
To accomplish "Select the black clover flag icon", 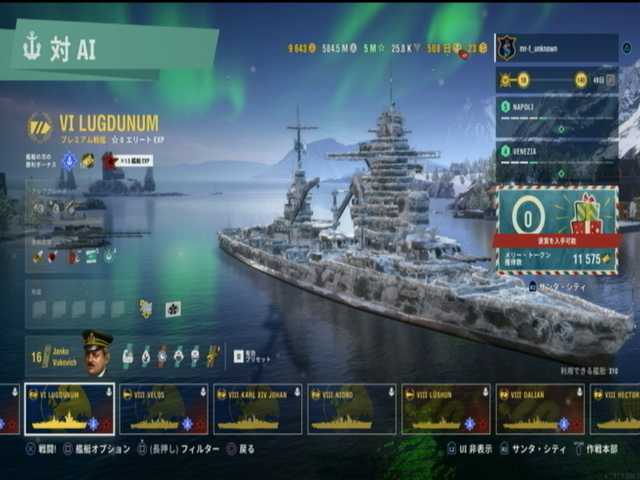I will (x=172, y=309).
